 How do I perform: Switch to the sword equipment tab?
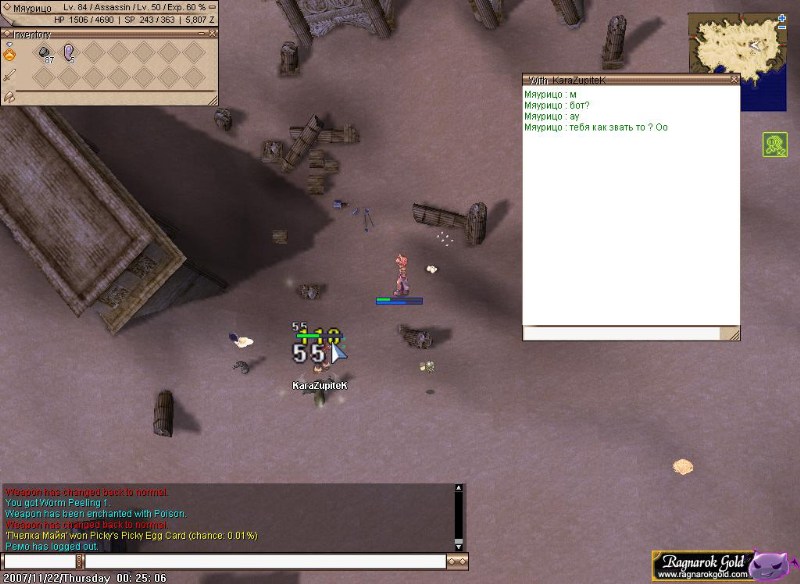click(9, 75)
